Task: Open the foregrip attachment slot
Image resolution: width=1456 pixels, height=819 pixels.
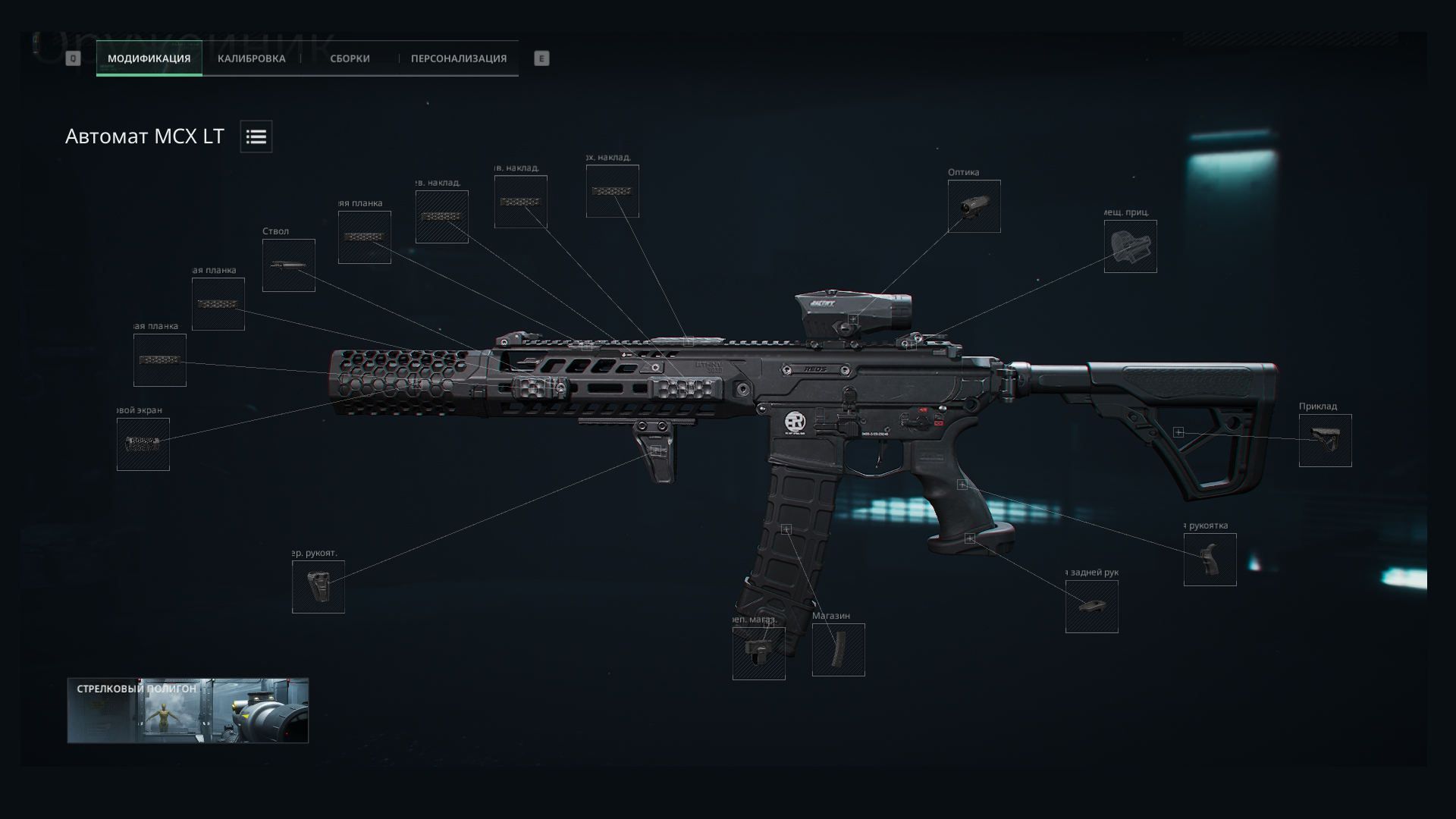Action: 318,587
